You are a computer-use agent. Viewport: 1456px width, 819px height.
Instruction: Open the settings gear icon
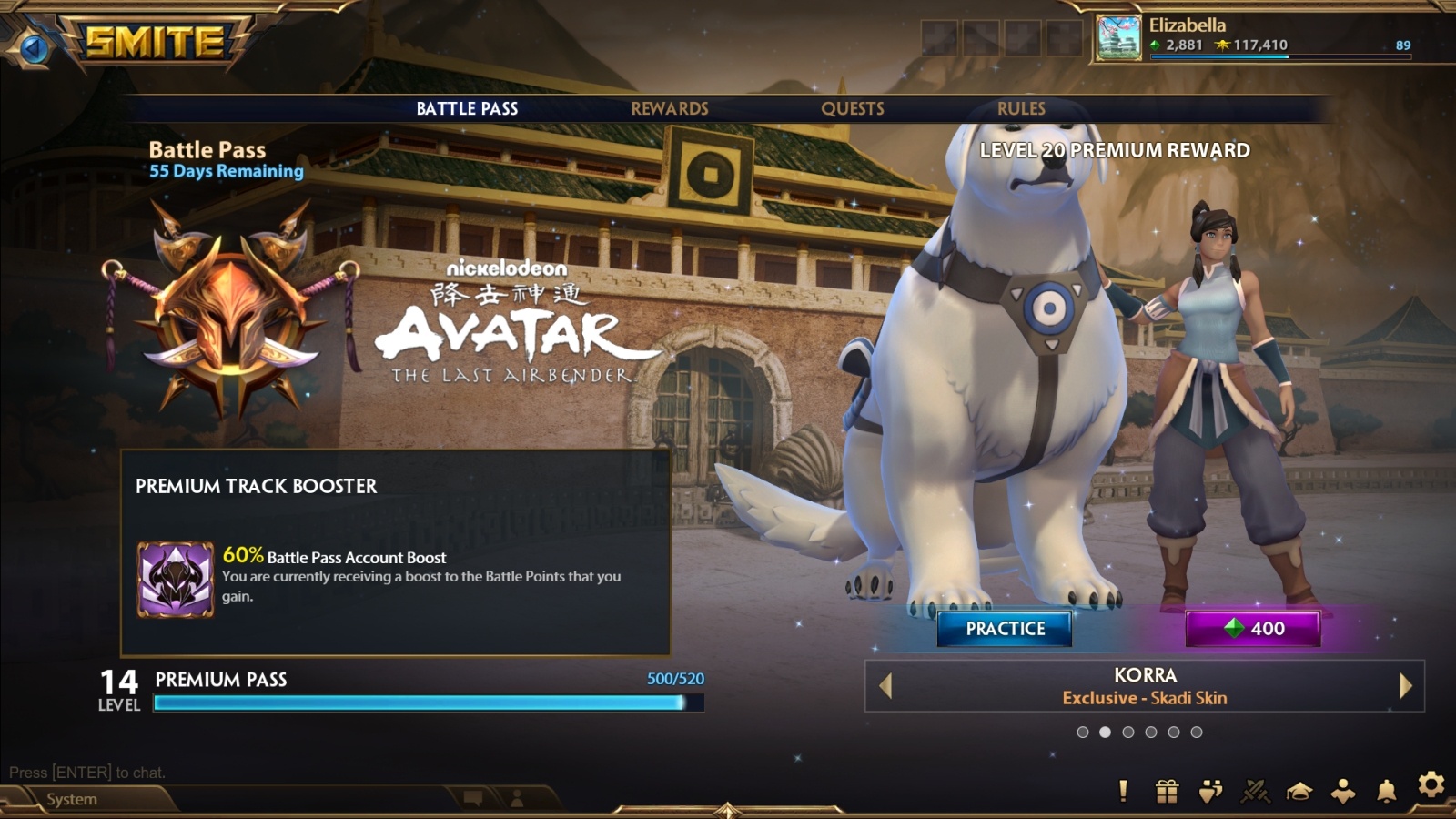tap(1431, 784)
